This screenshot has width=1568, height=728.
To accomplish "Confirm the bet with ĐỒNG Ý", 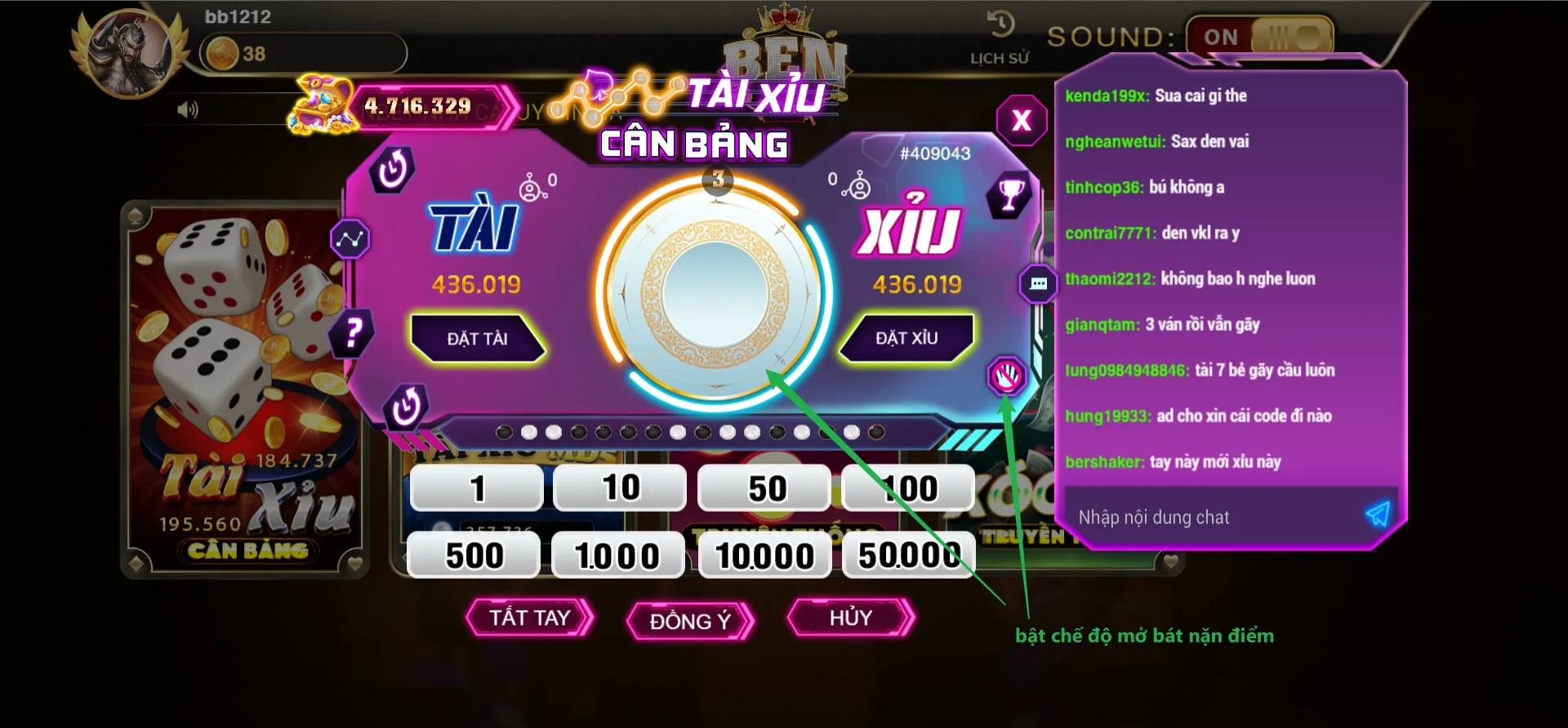I will point(690,621).
